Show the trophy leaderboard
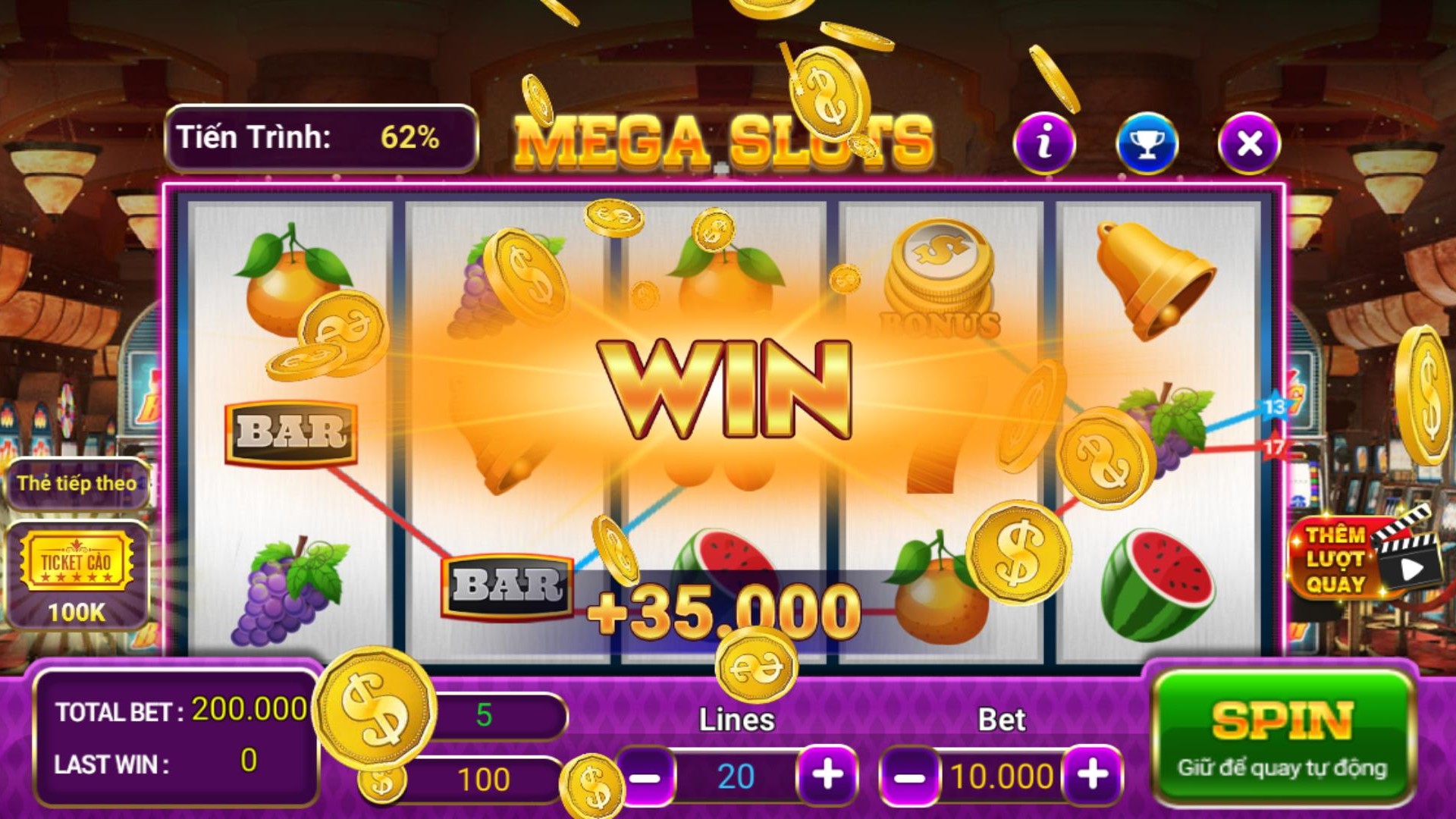The width and height of the screenshot is (1456, 819). click(x=1147, y=143)
